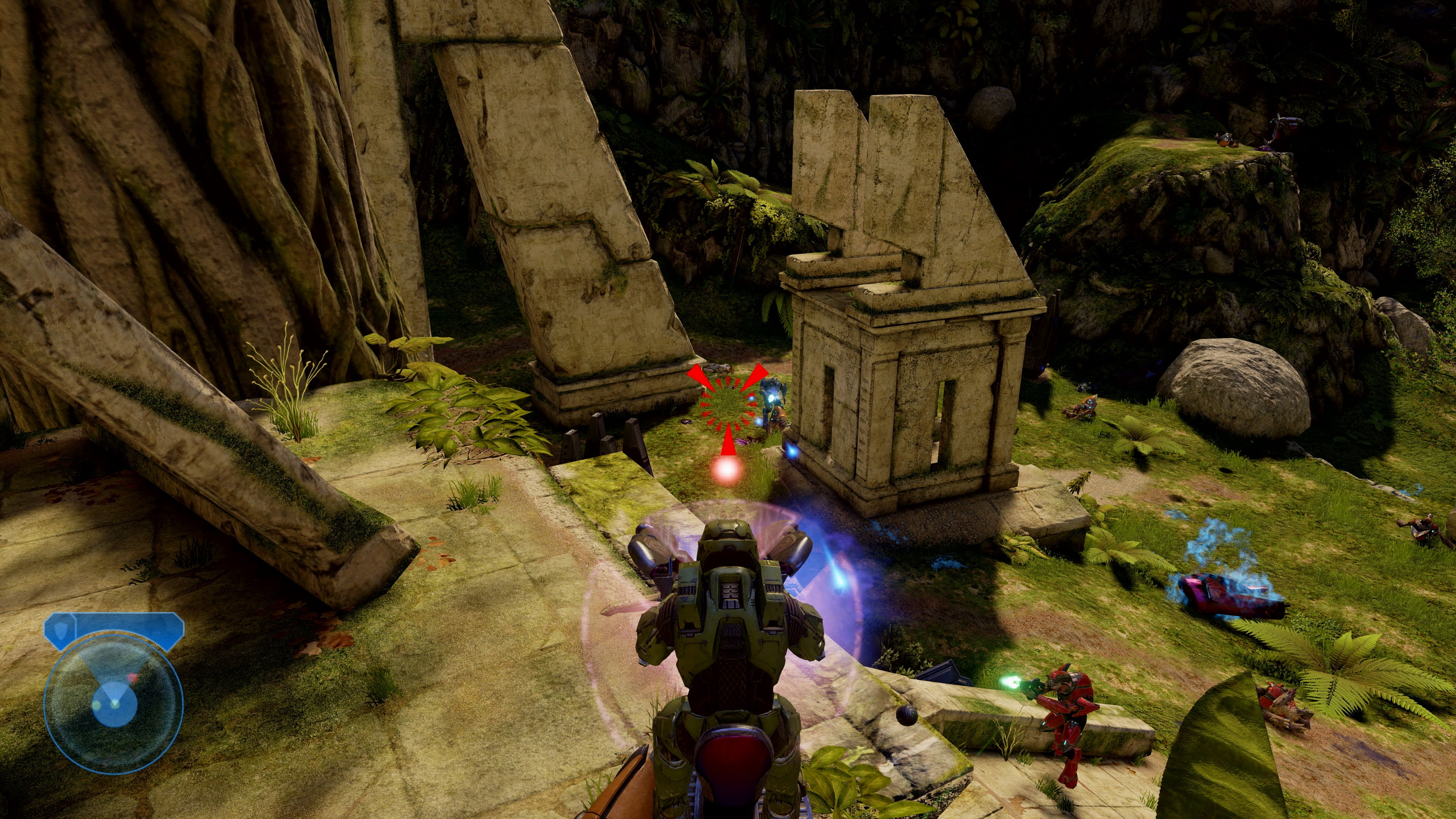The image size is (1456, 819).
Task: Select the Grunt on the distant clifftop
Action: pyautogui.click(x=1225, y=140)
